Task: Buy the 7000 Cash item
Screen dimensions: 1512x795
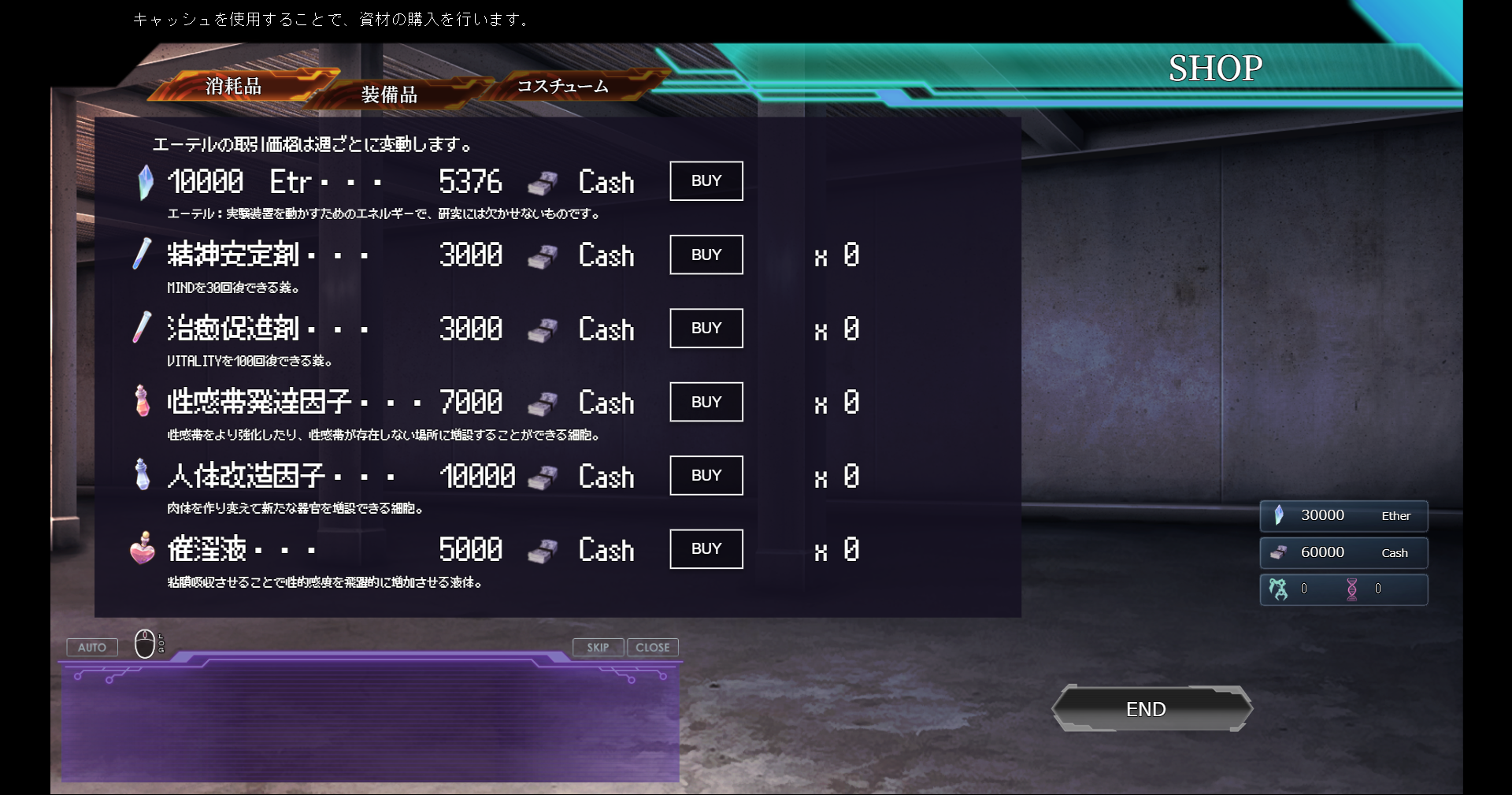Action: pos(706,402)
